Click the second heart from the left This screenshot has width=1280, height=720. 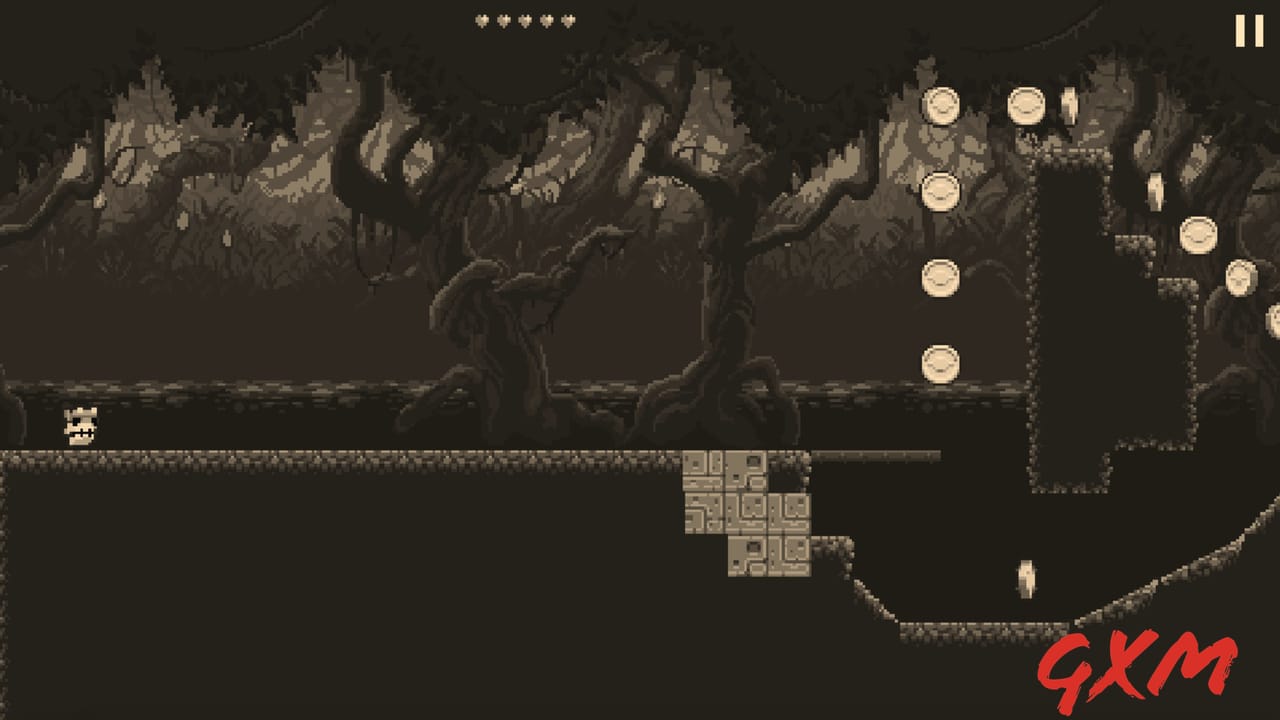[504, 20]
